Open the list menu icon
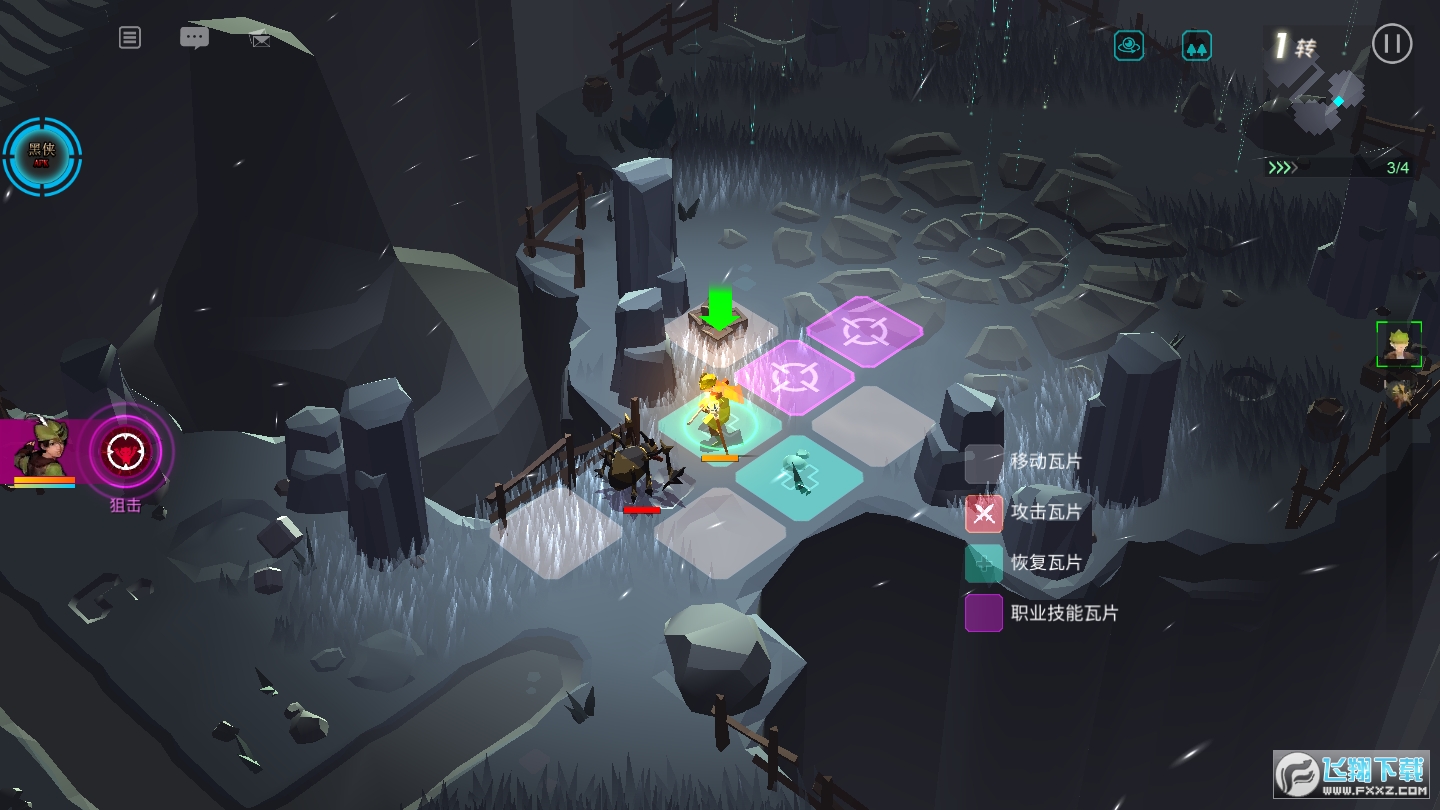The width and height of the screenshot is (1440, 810). [130, 38]
